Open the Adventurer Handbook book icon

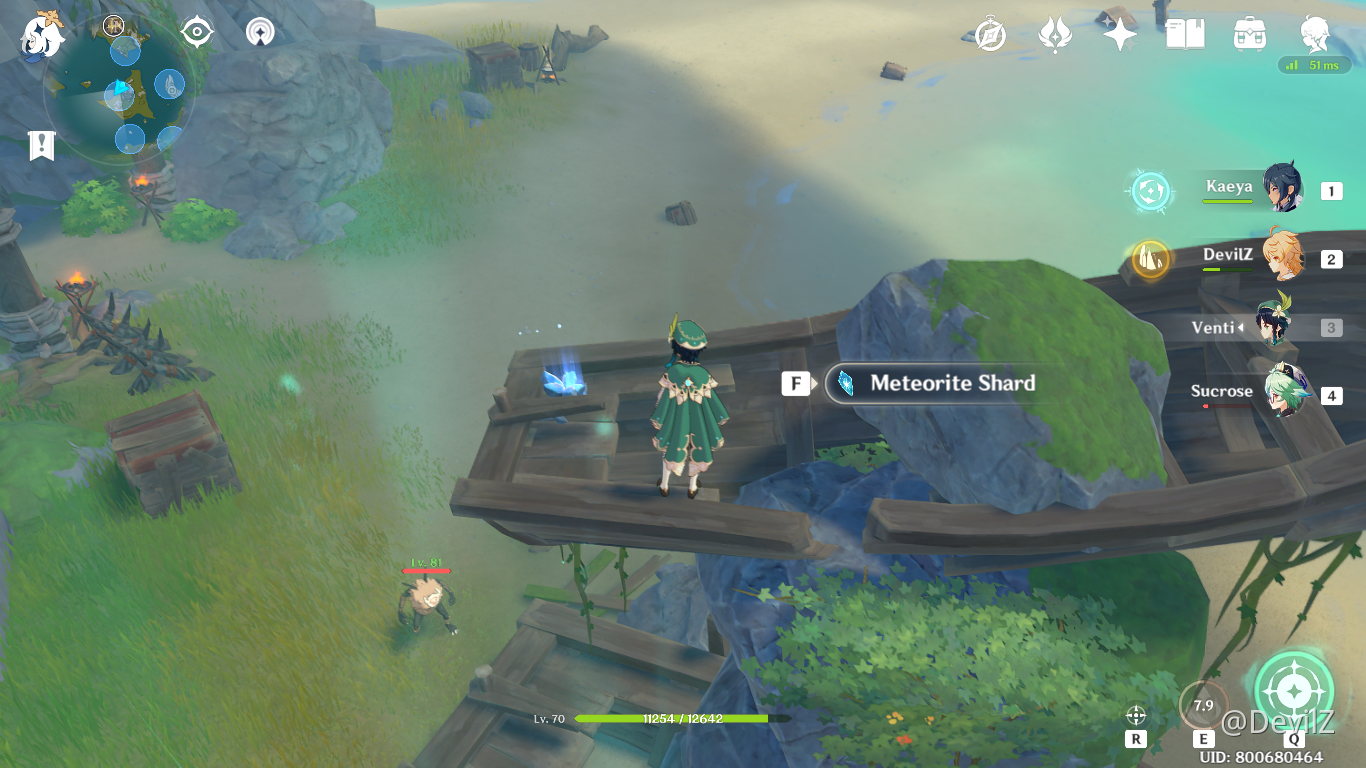1185,35
